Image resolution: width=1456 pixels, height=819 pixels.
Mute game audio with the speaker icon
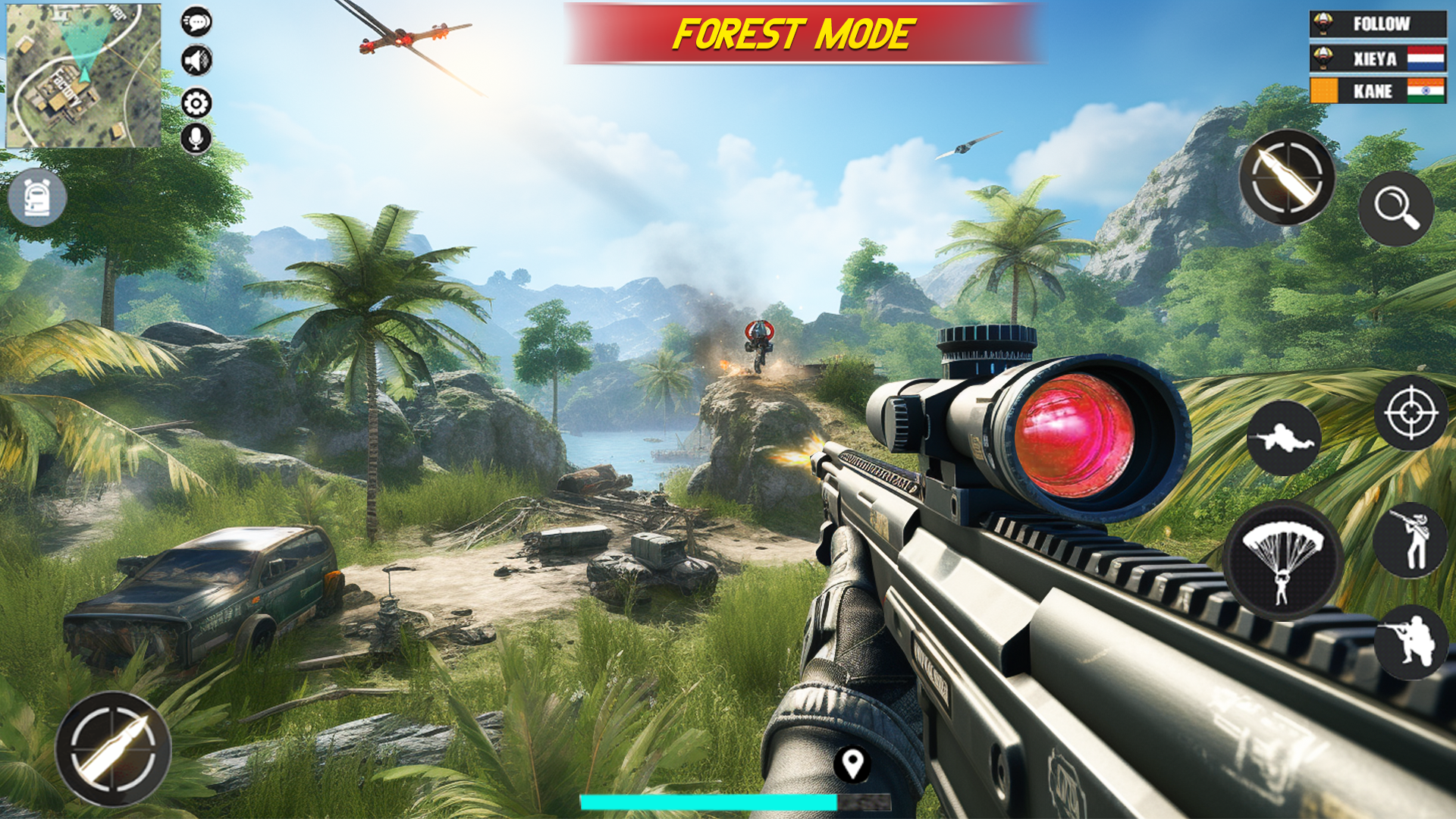click(x=196, y=61)
